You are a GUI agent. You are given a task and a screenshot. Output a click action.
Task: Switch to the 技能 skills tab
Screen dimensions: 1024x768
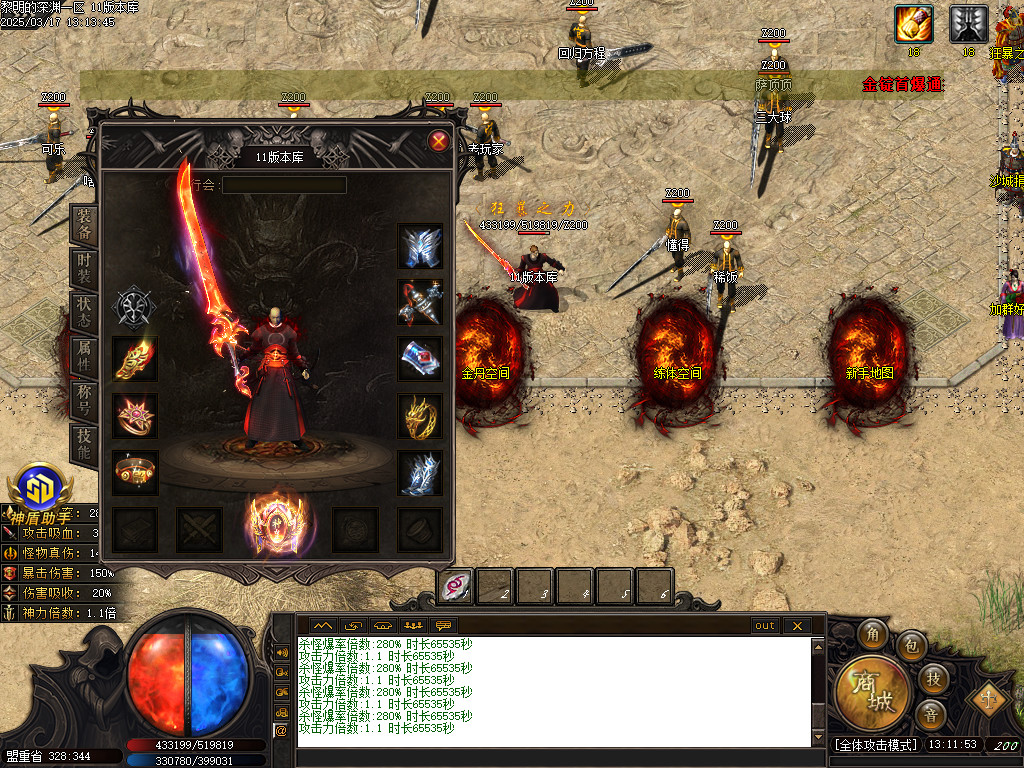(85, 442)
